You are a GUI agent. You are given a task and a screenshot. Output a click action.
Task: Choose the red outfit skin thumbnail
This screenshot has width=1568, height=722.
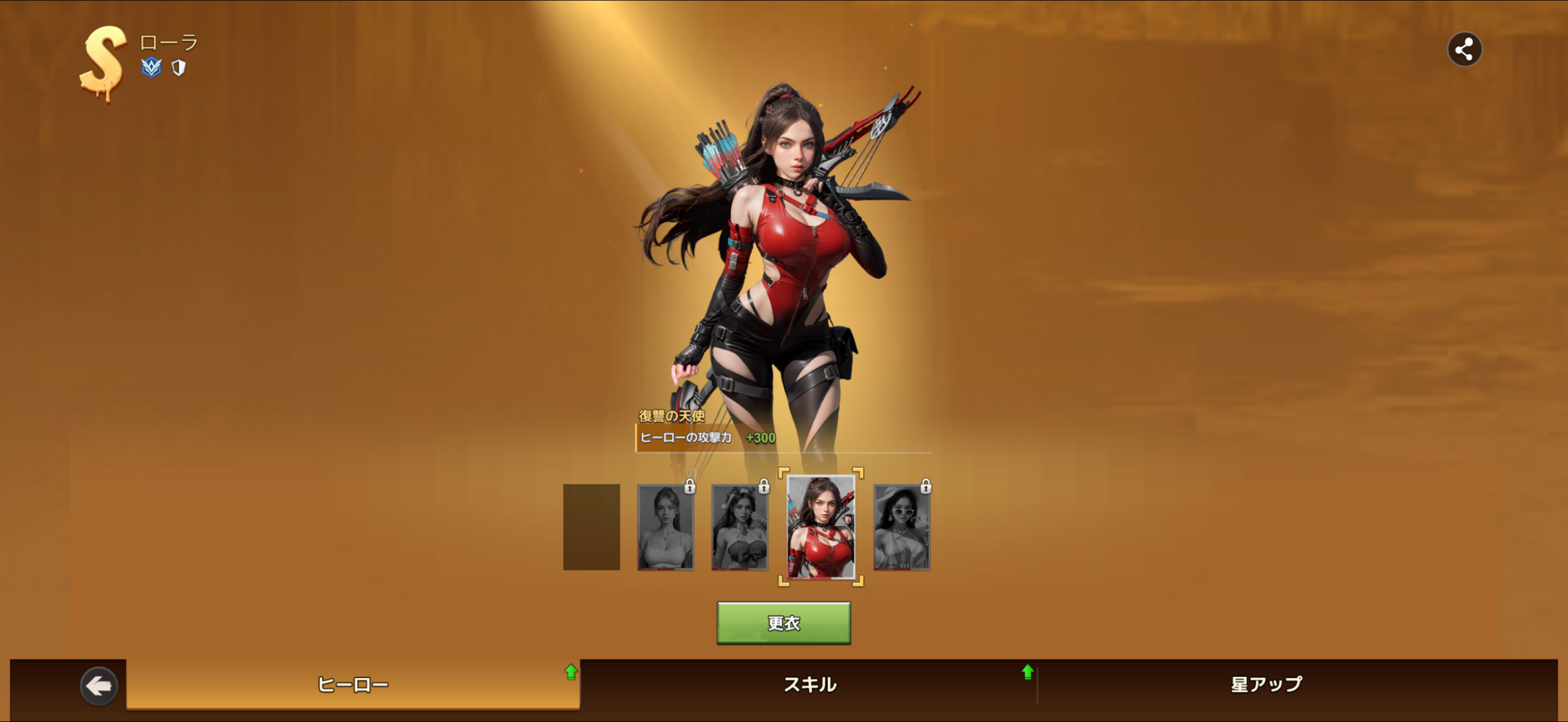click(x=820, y=527)
